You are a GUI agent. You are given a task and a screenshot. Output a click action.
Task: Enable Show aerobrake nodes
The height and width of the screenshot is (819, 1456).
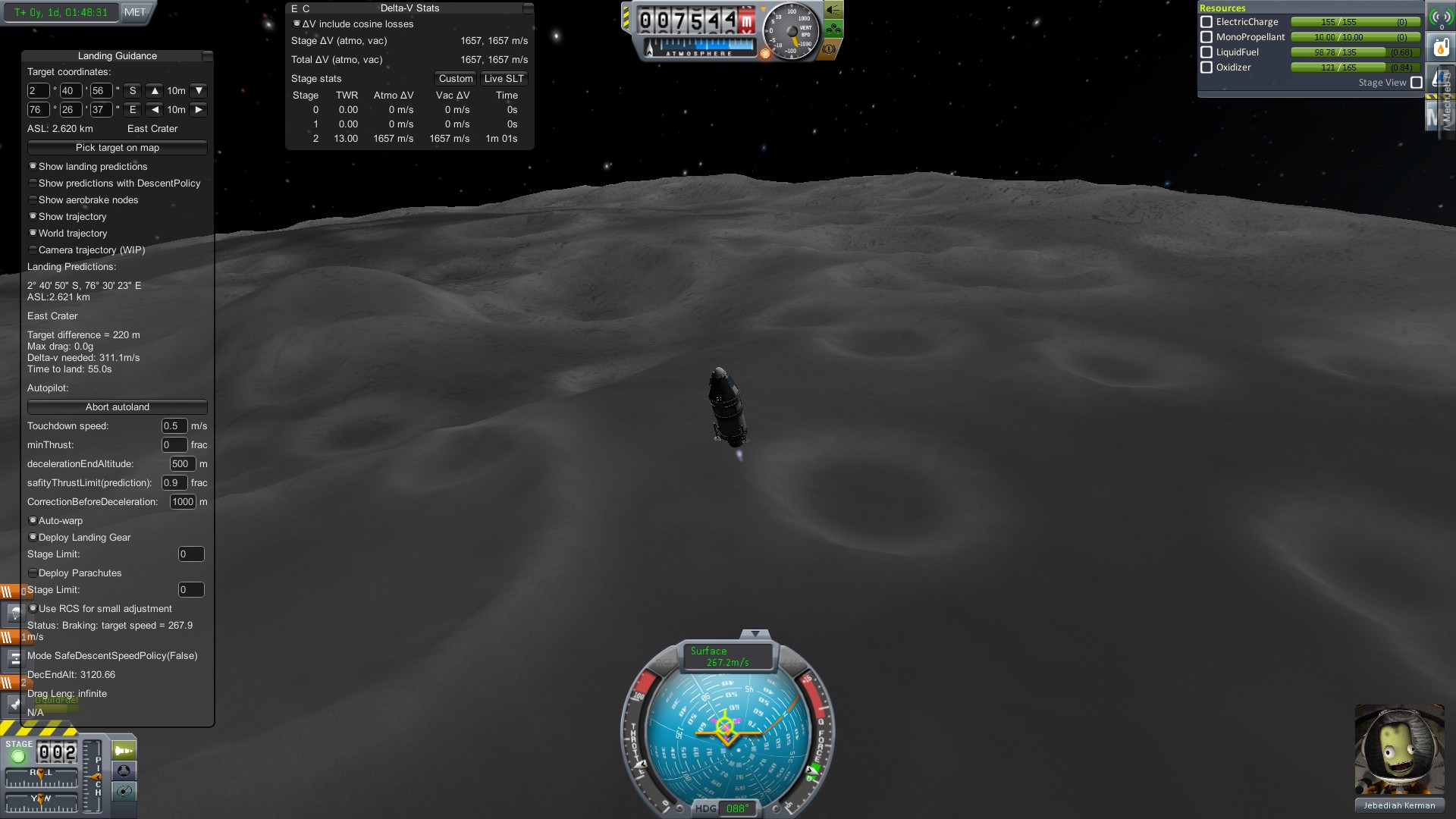coord(33,200)
